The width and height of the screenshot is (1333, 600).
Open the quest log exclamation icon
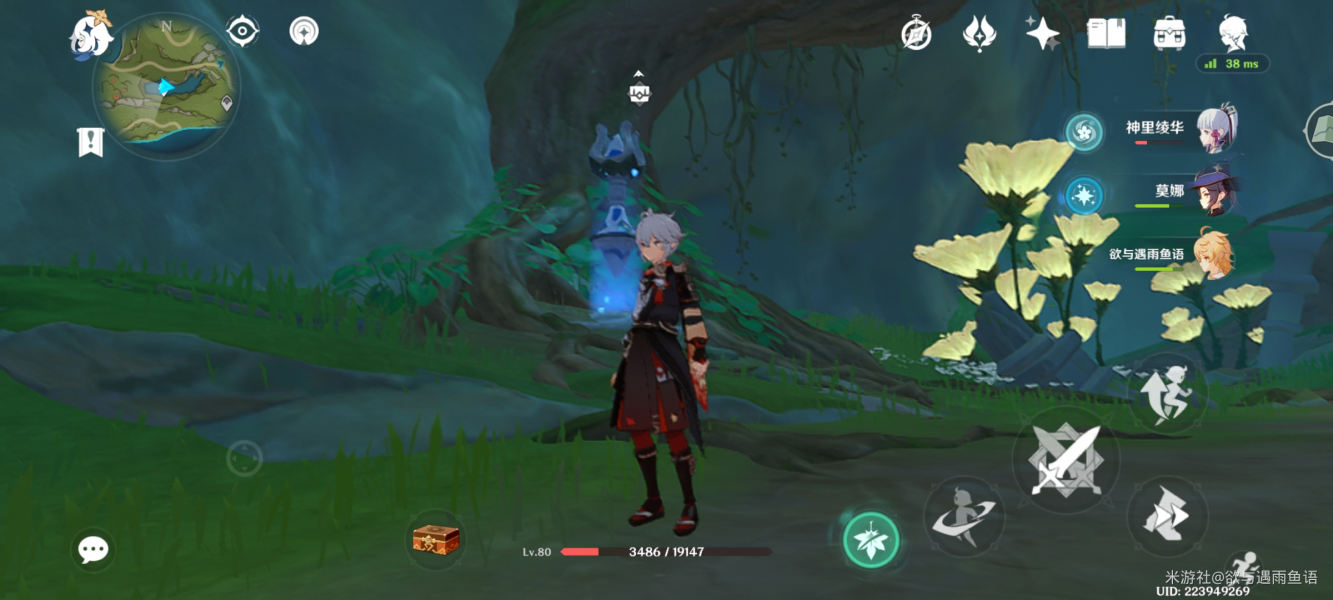(x=90, y=142)
